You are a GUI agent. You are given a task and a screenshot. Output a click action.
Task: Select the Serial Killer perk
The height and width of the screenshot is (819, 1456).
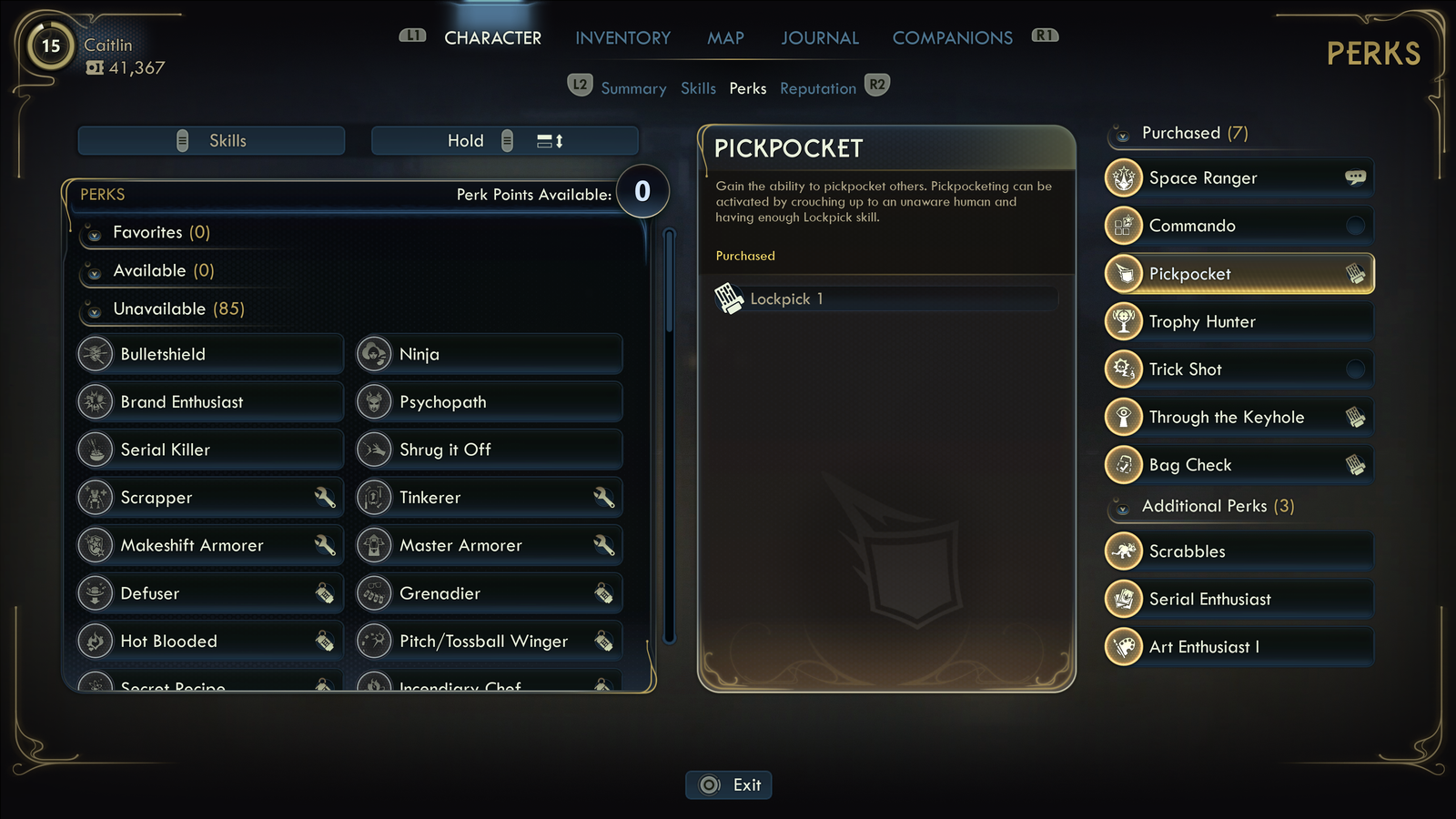coord(210,450)
